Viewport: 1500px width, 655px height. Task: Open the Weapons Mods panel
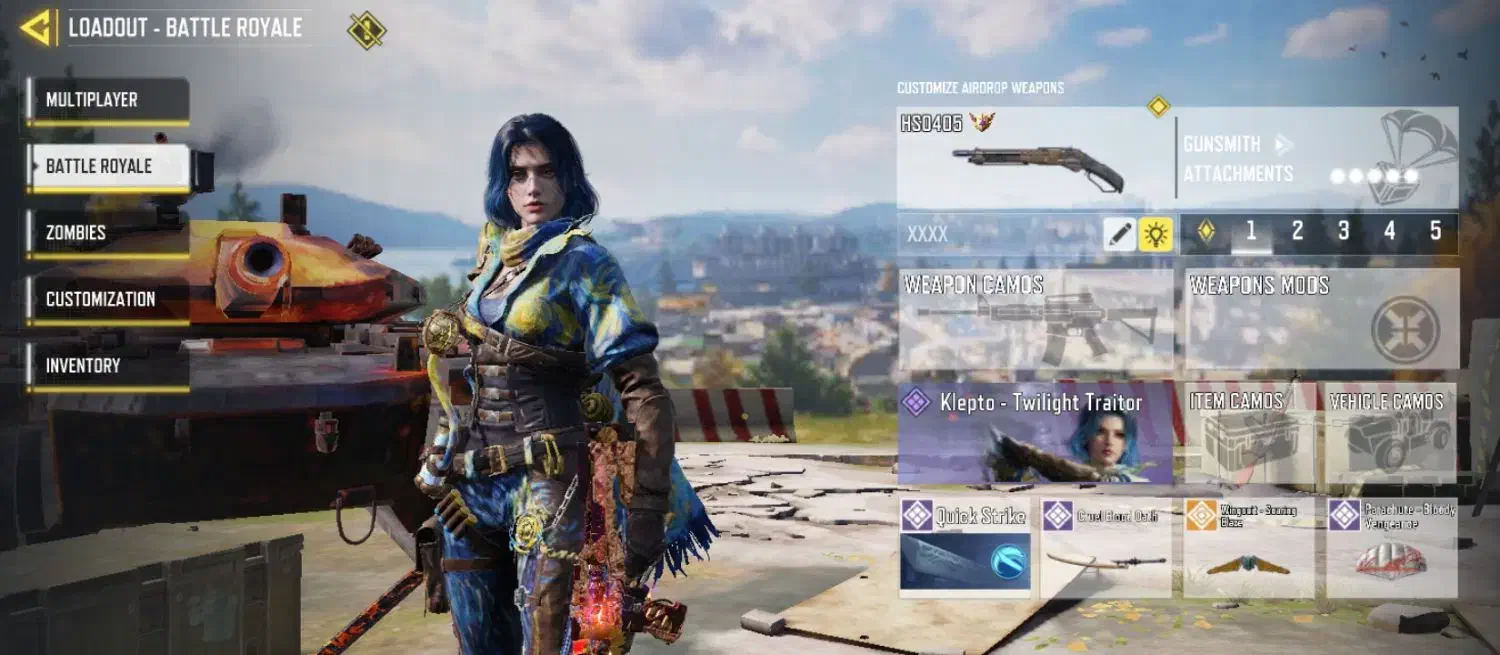click(x=1321, y=319)
